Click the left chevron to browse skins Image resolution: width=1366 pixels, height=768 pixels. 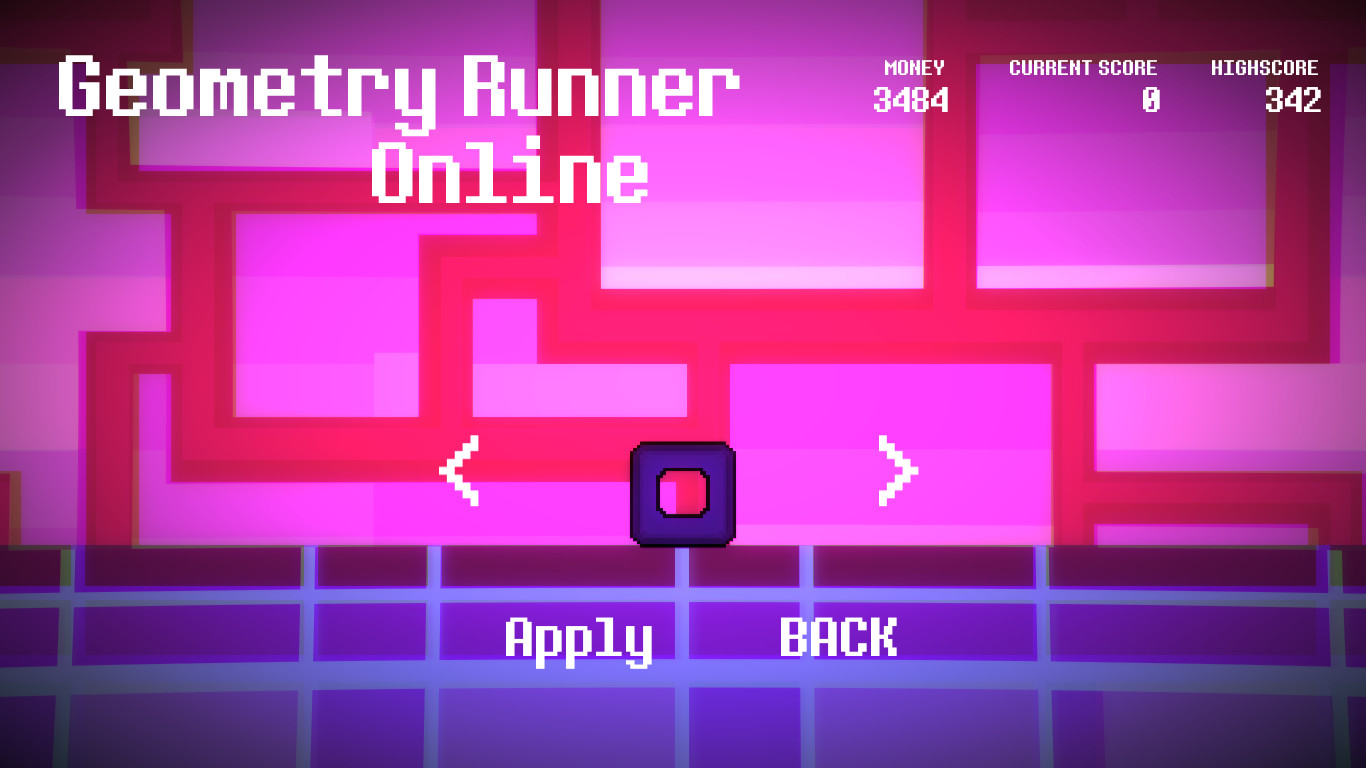[461, 470]
